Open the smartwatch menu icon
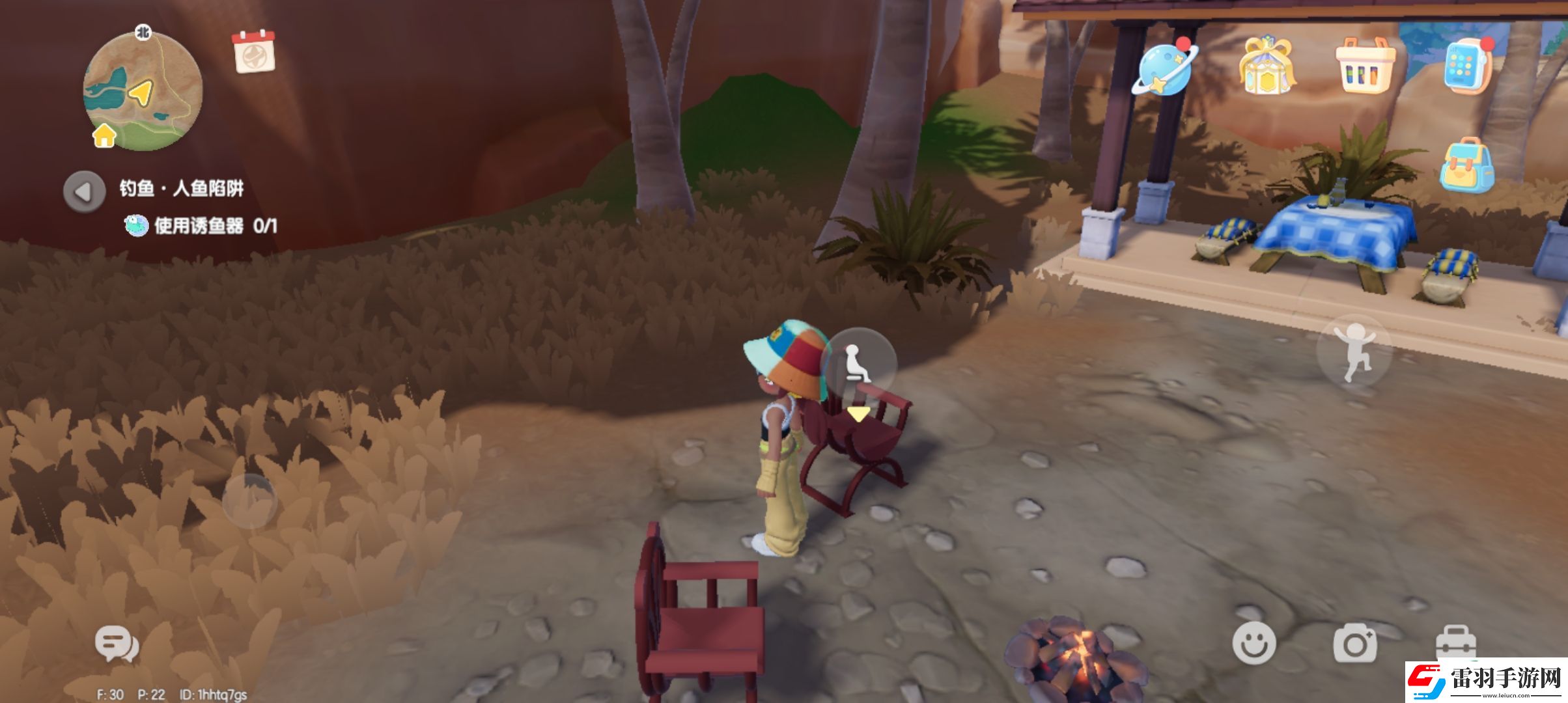 point(1466,66)
